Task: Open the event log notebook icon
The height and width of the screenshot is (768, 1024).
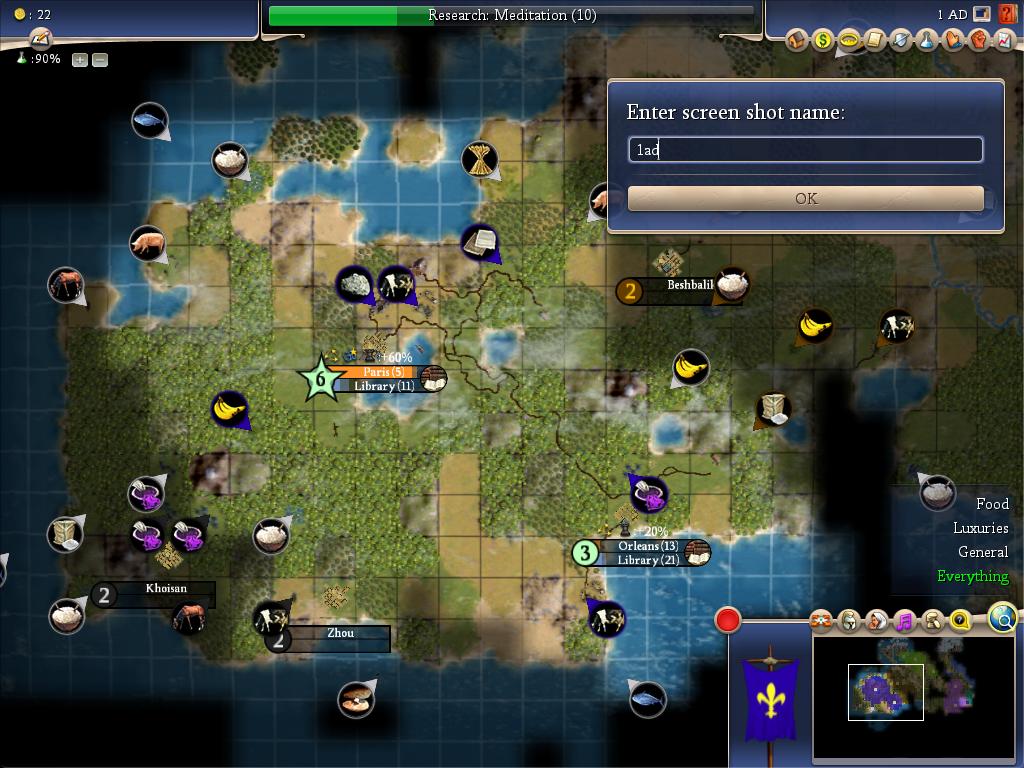Action: tap(40, 39)
